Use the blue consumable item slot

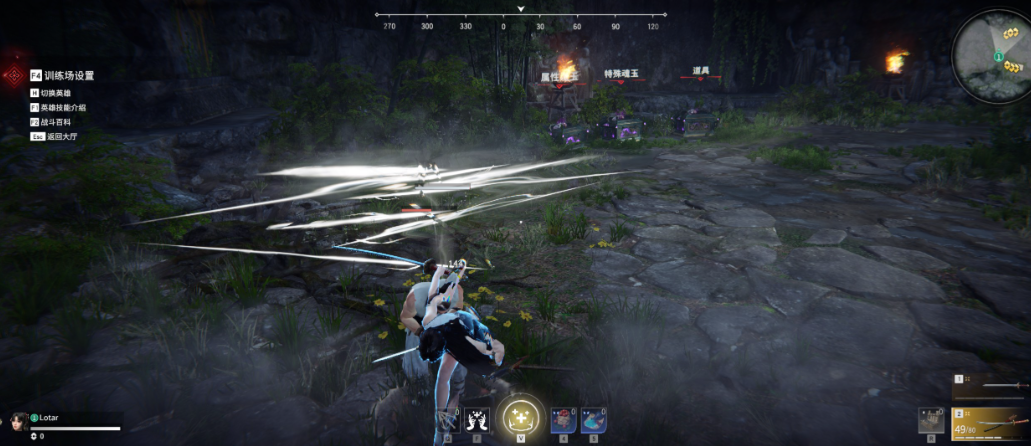[x=593, y=420]
